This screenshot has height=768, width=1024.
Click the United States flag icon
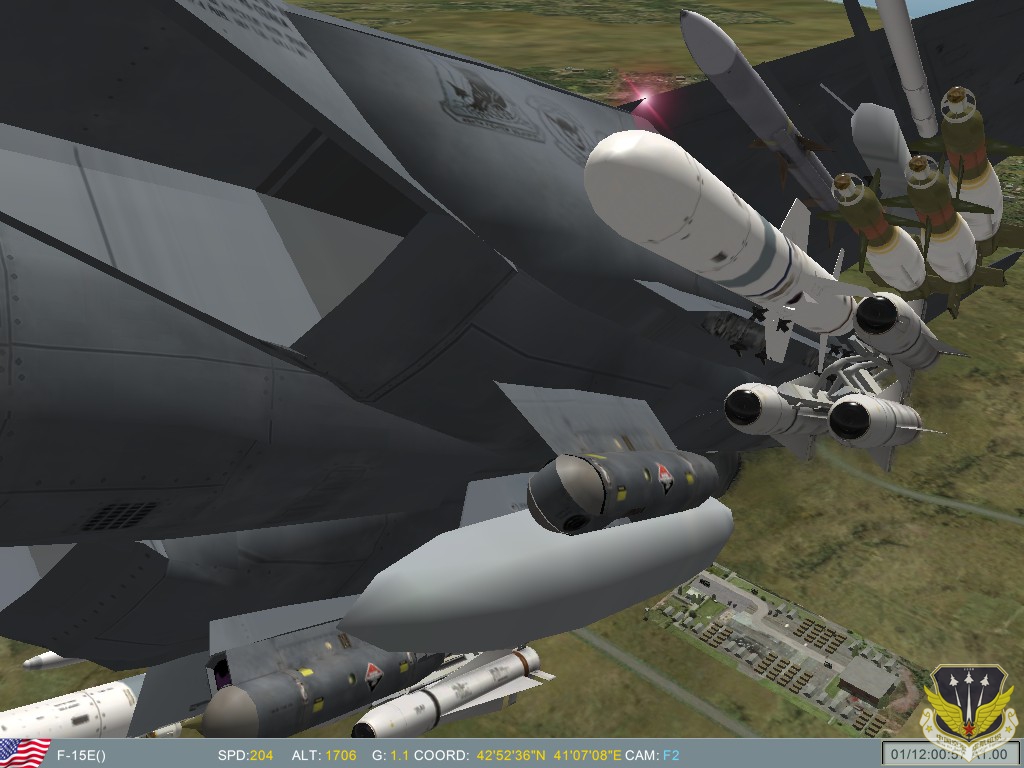pos(24,754)
